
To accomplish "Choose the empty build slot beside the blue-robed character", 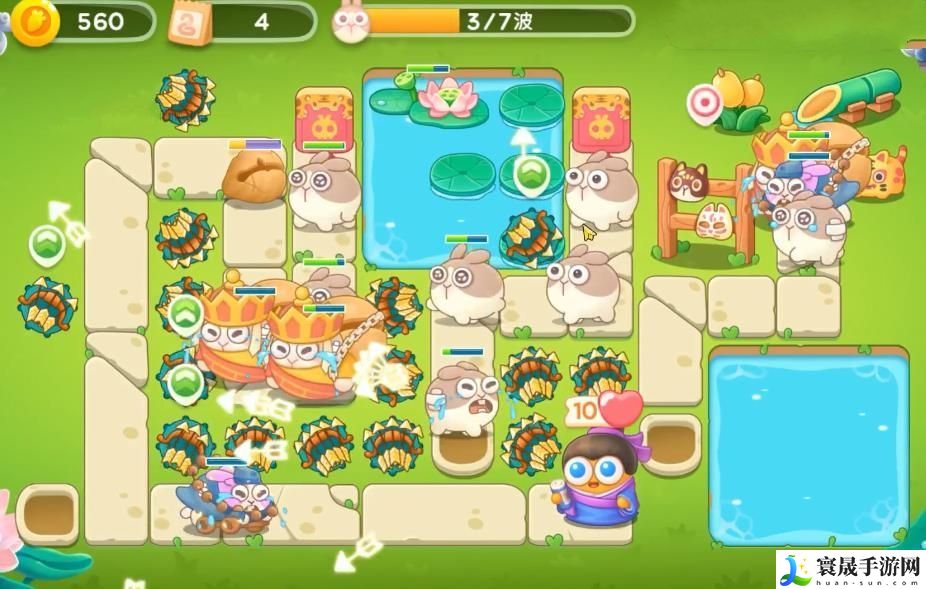I will click(x=668, y=441).
